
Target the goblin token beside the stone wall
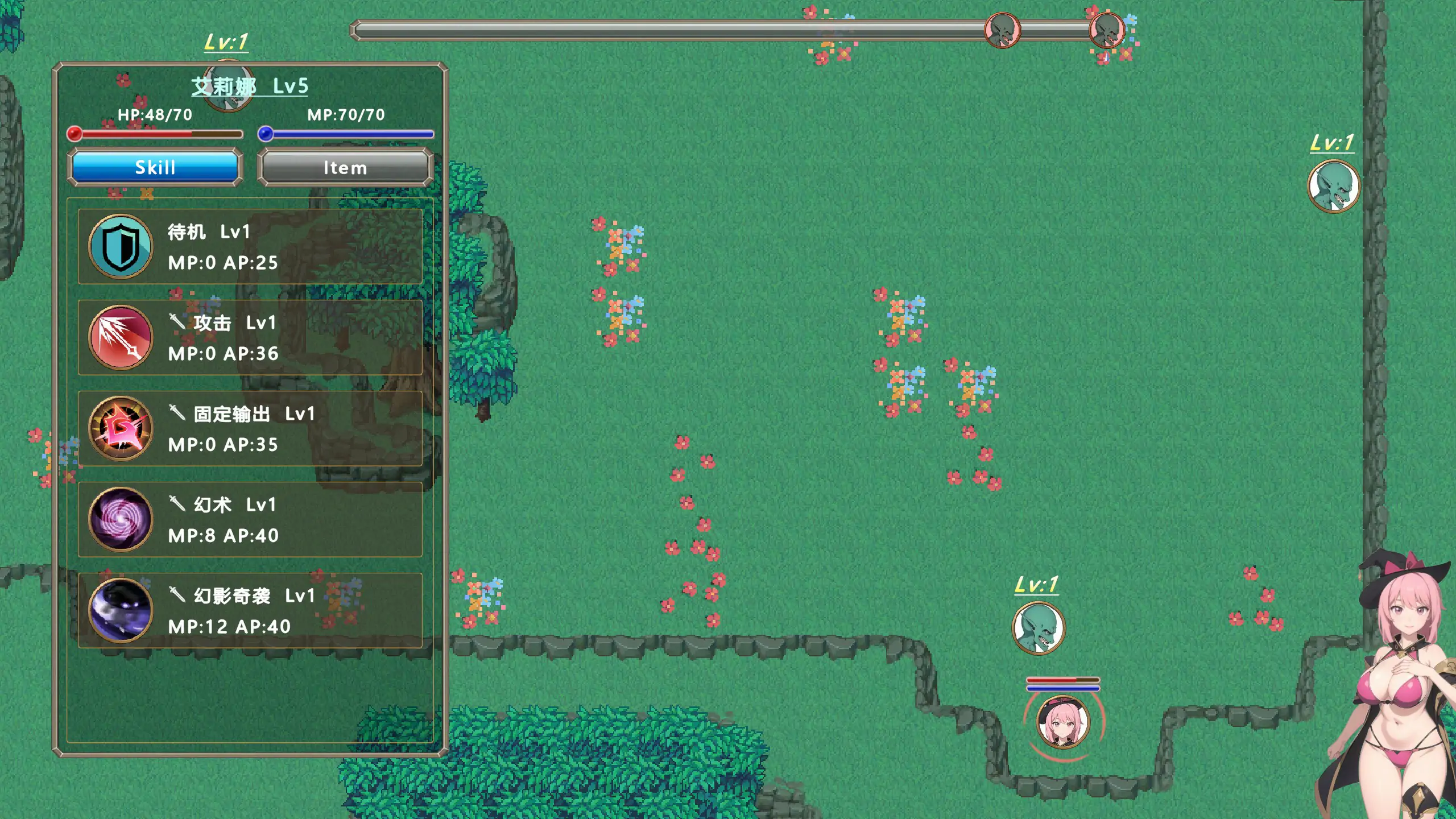pos(1333,187)
